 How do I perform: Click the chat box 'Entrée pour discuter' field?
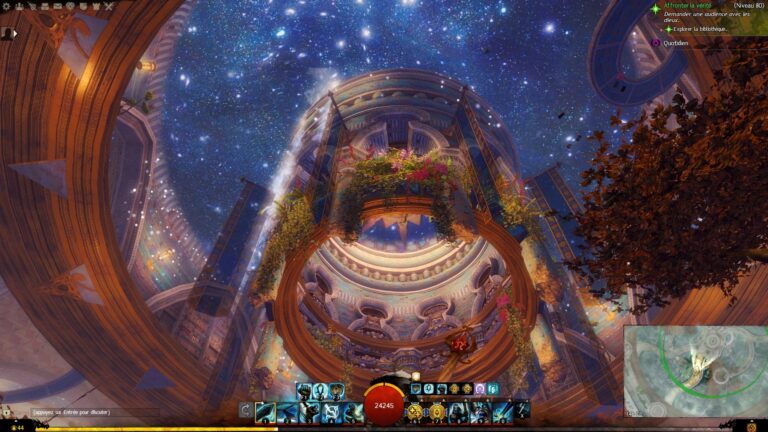click(70, 412)
